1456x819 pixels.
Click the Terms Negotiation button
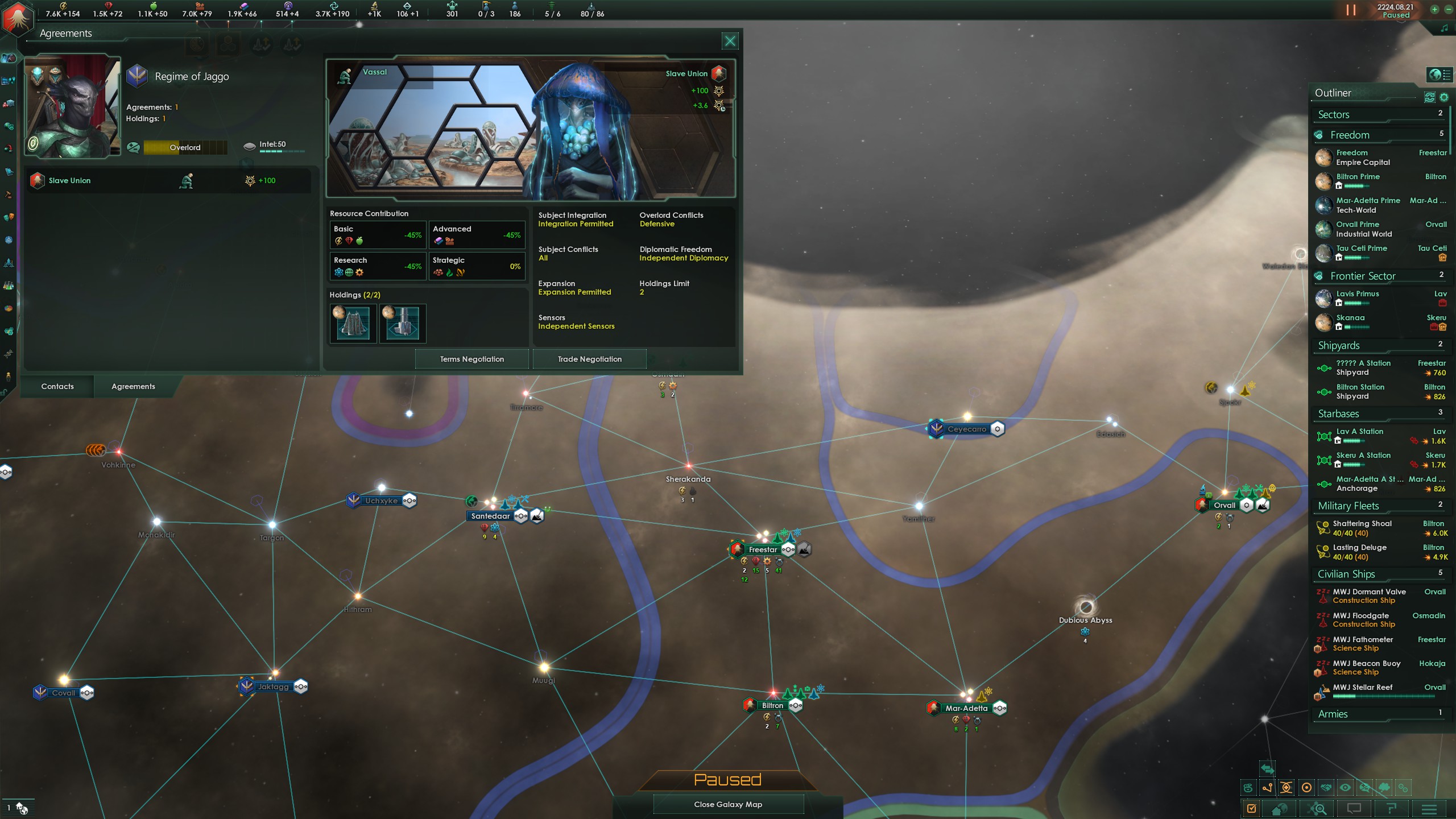click(472, 359)
